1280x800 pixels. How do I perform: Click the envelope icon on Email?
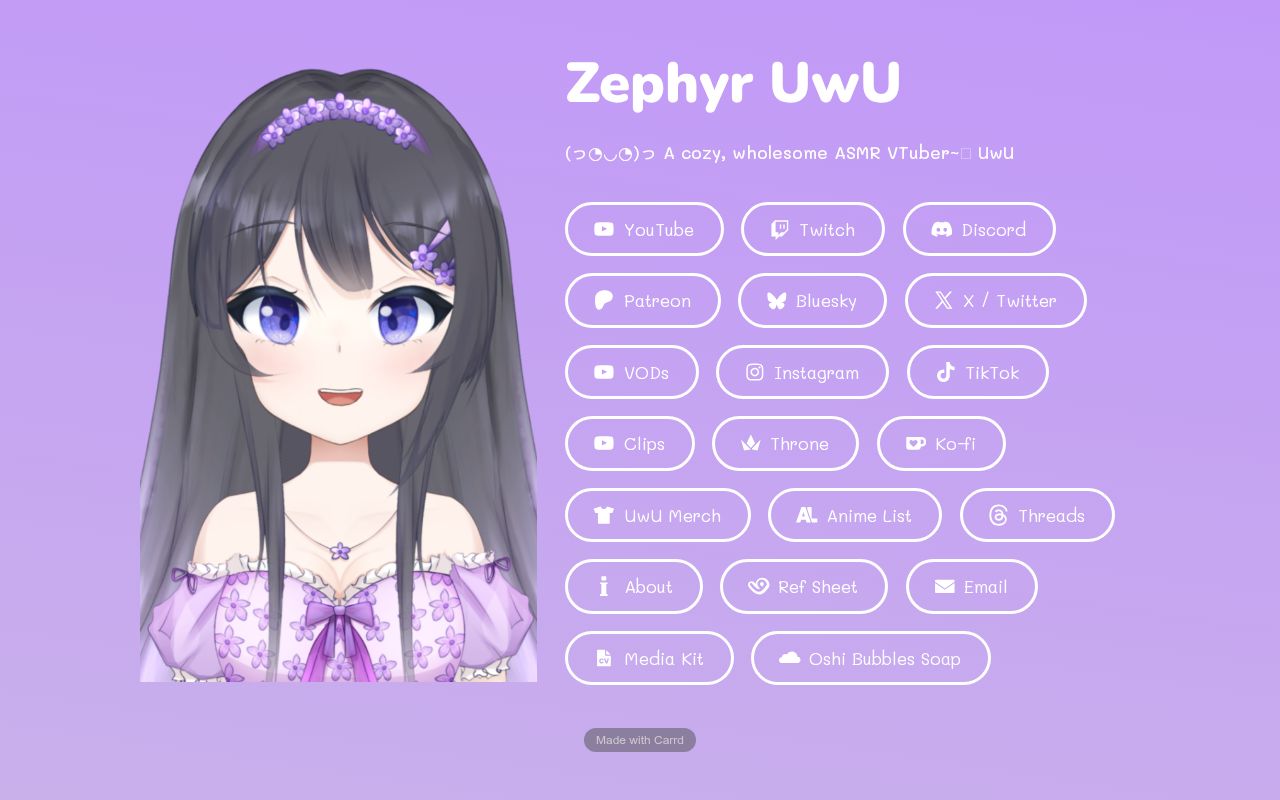[x=944, y=587]
